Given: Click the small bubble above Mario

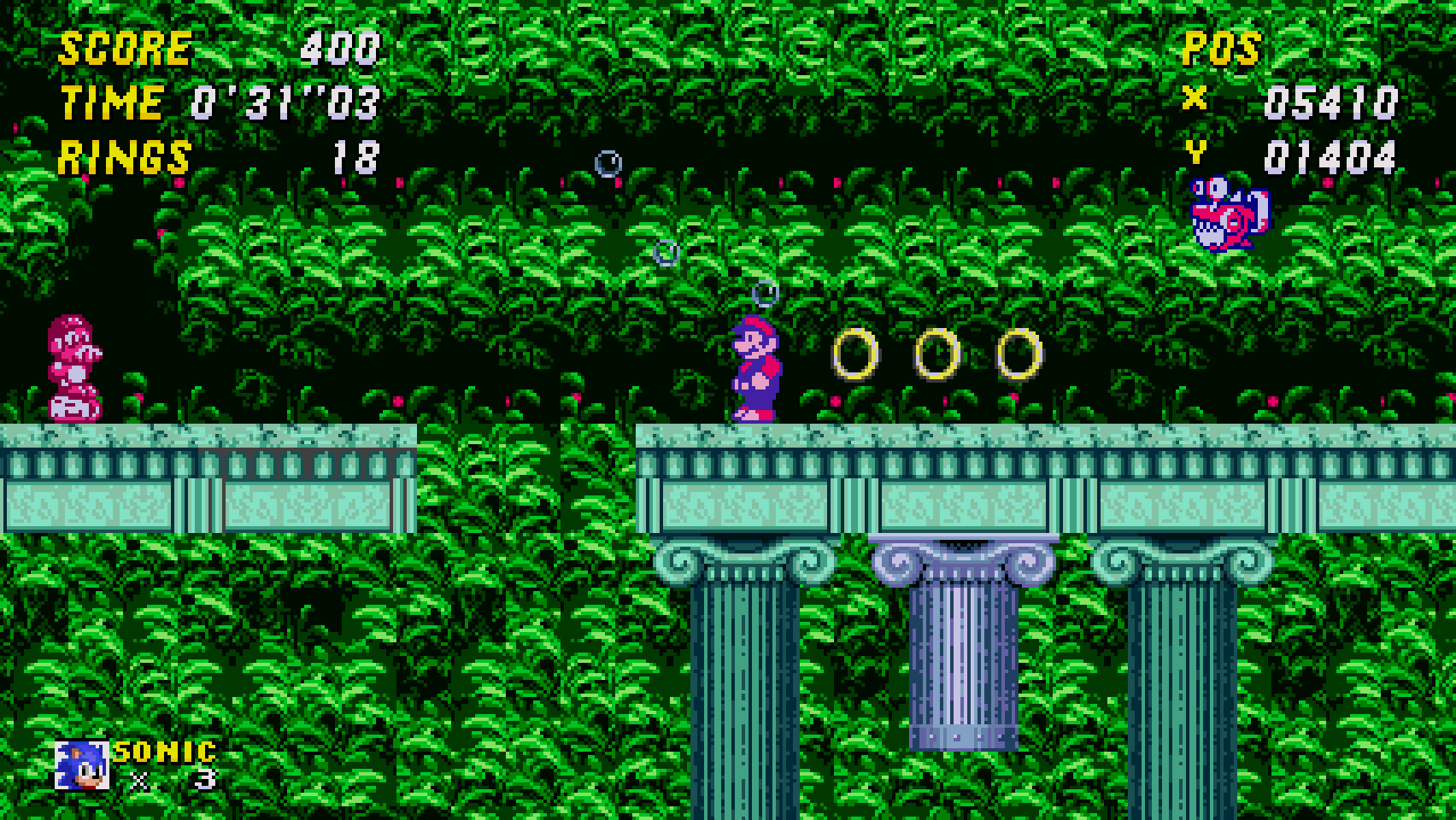Looking at the screenshot, I should [766, 292].
